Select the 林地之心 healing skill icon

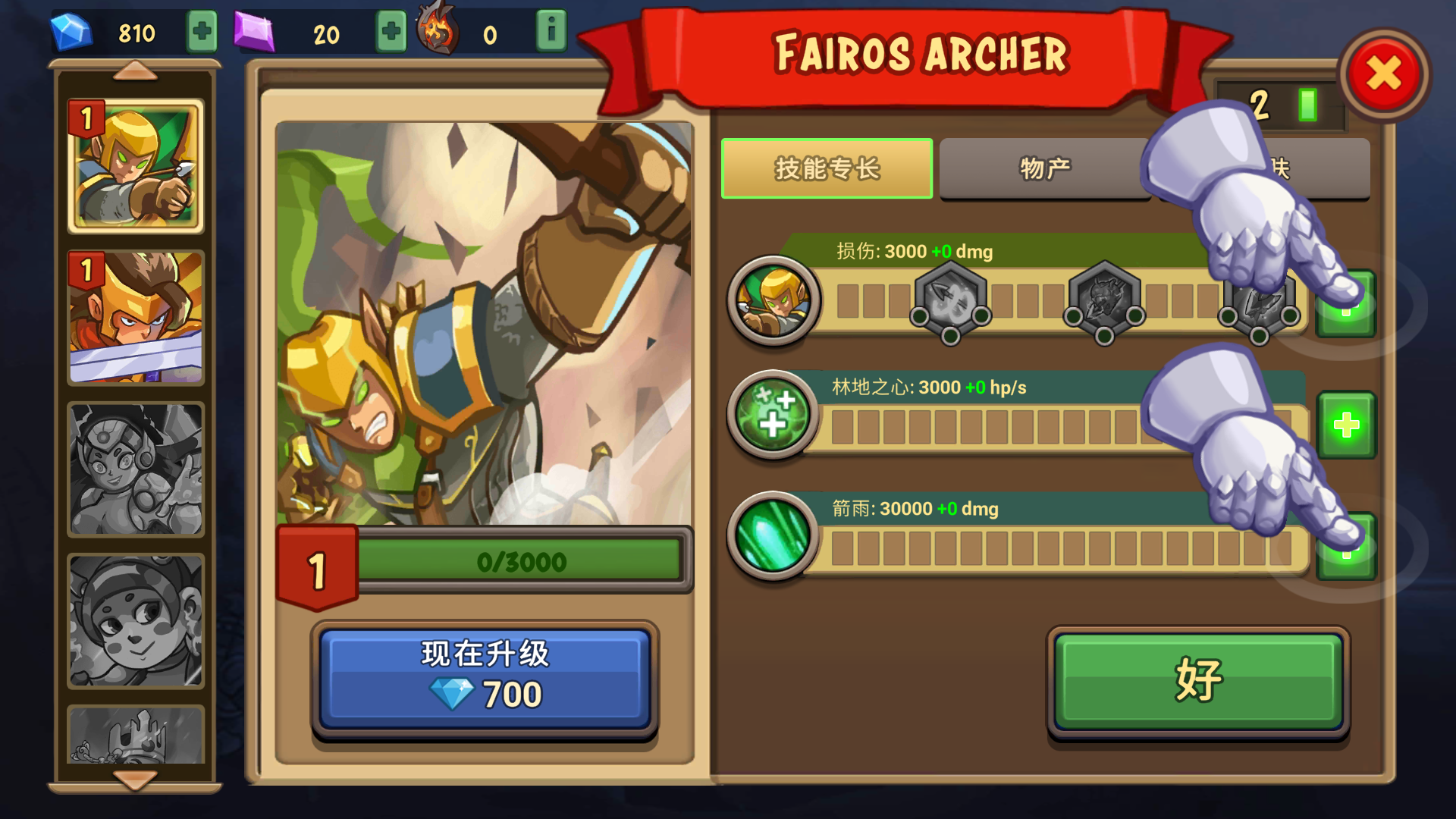tap(773, 414)
